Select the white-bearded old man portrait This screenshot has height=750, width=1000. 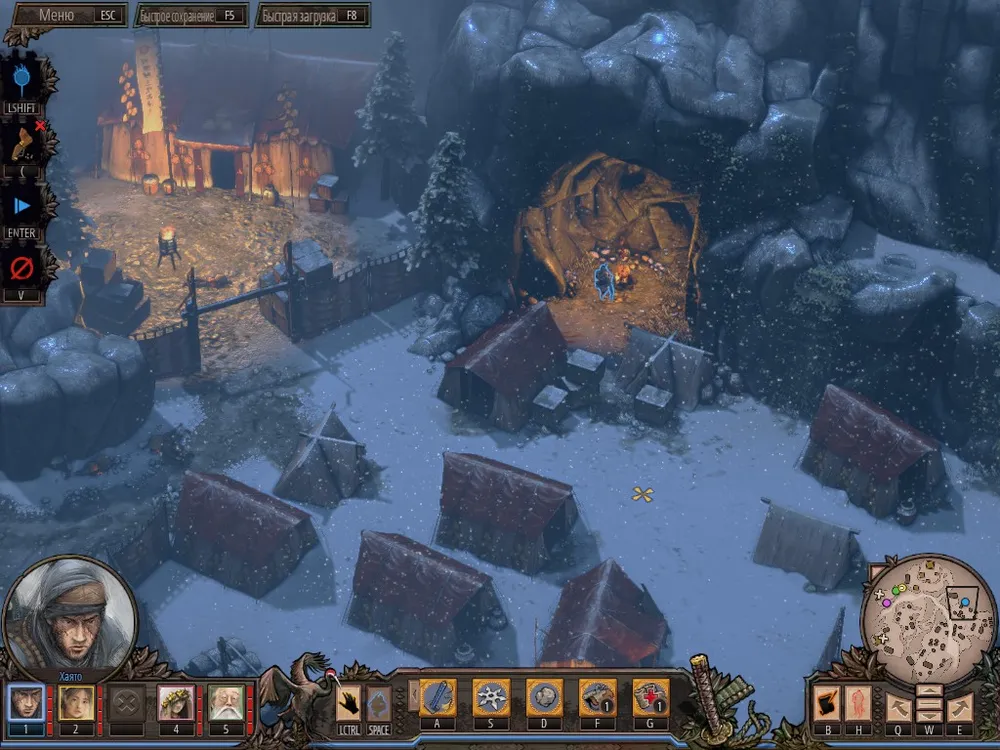(x=227, y=701)
